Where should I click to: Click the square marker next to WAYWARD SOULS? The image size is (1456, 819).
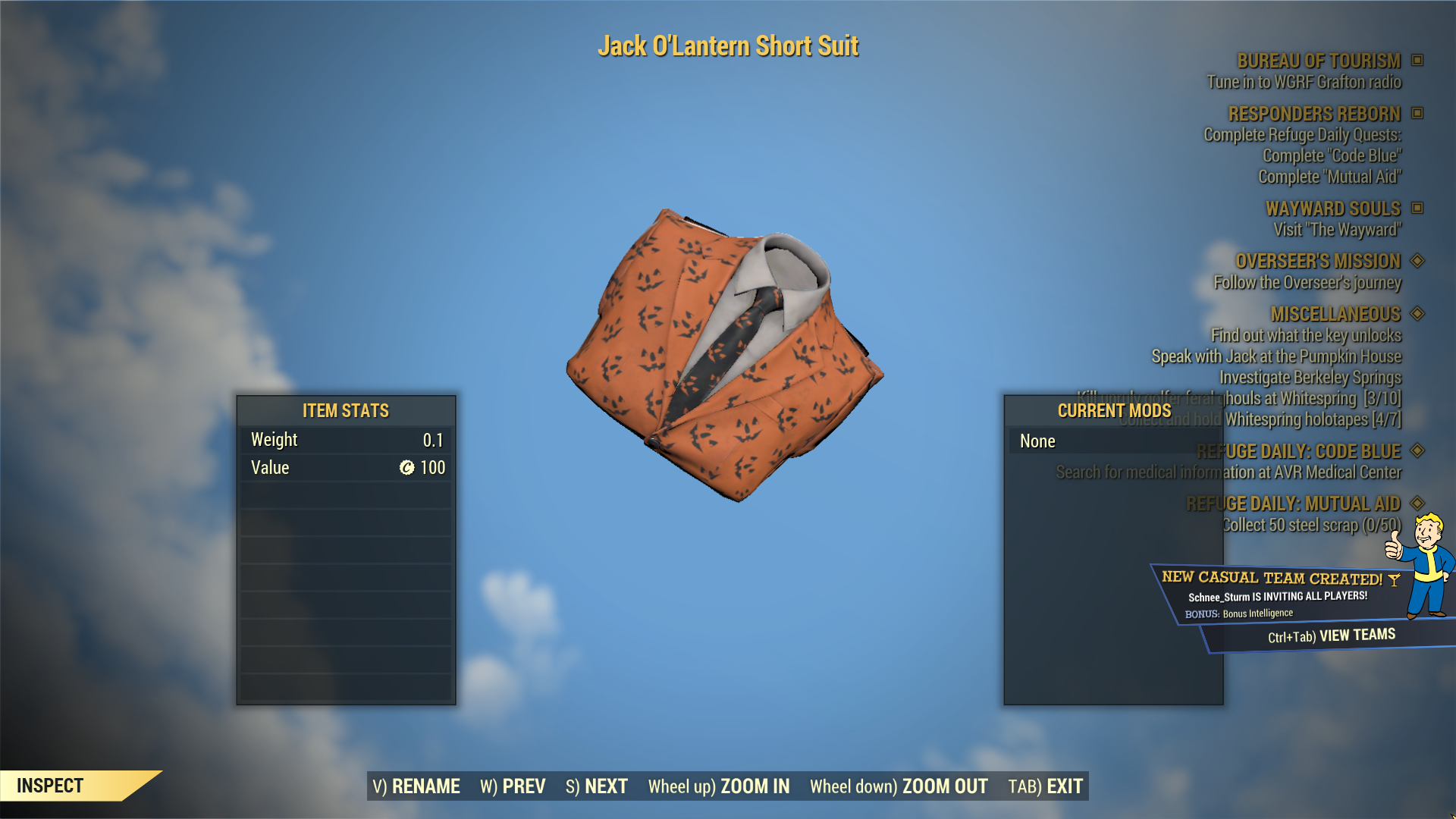click(1417, 209)
